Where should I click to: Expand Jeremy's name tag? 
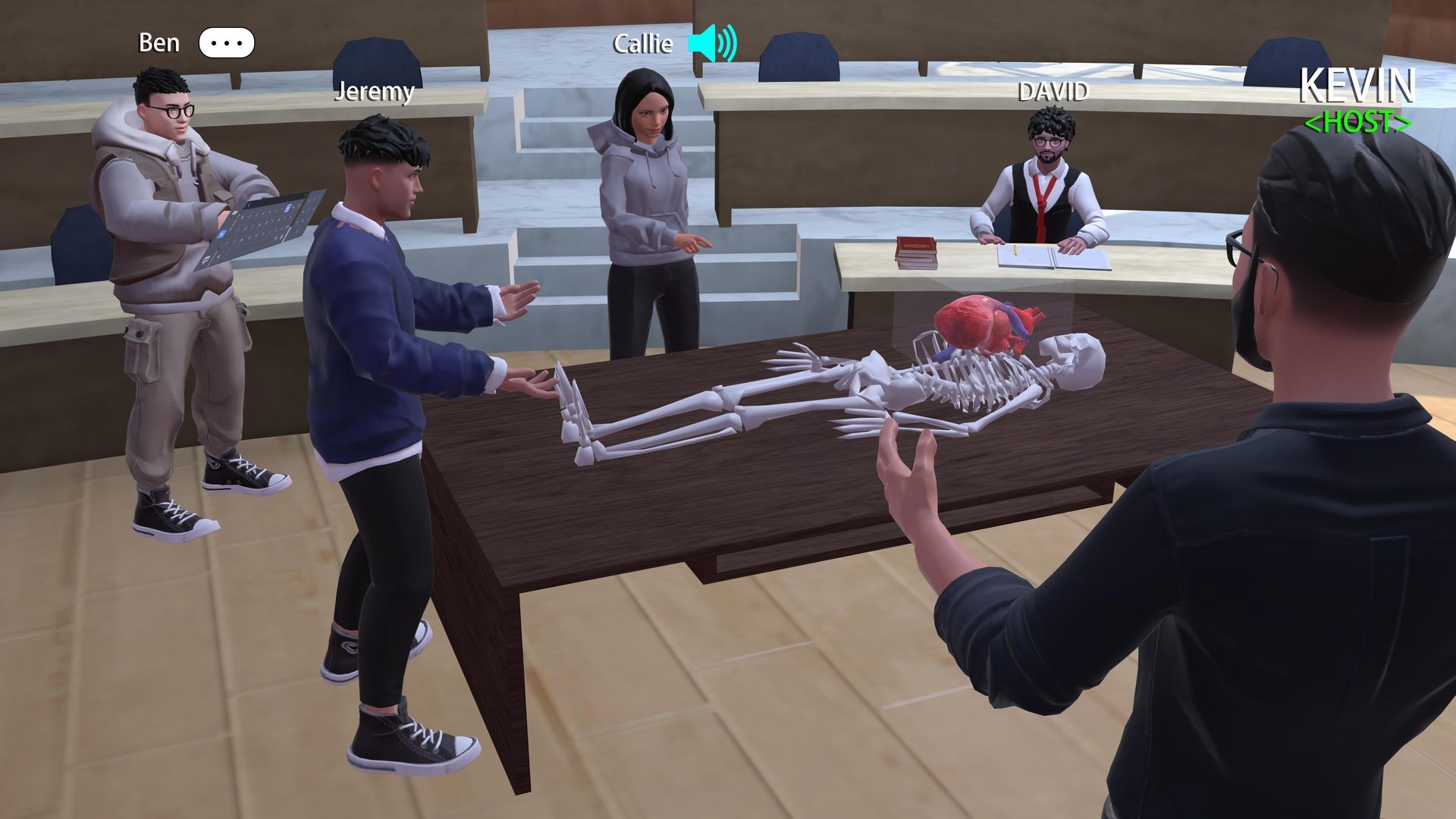(375, 94)
